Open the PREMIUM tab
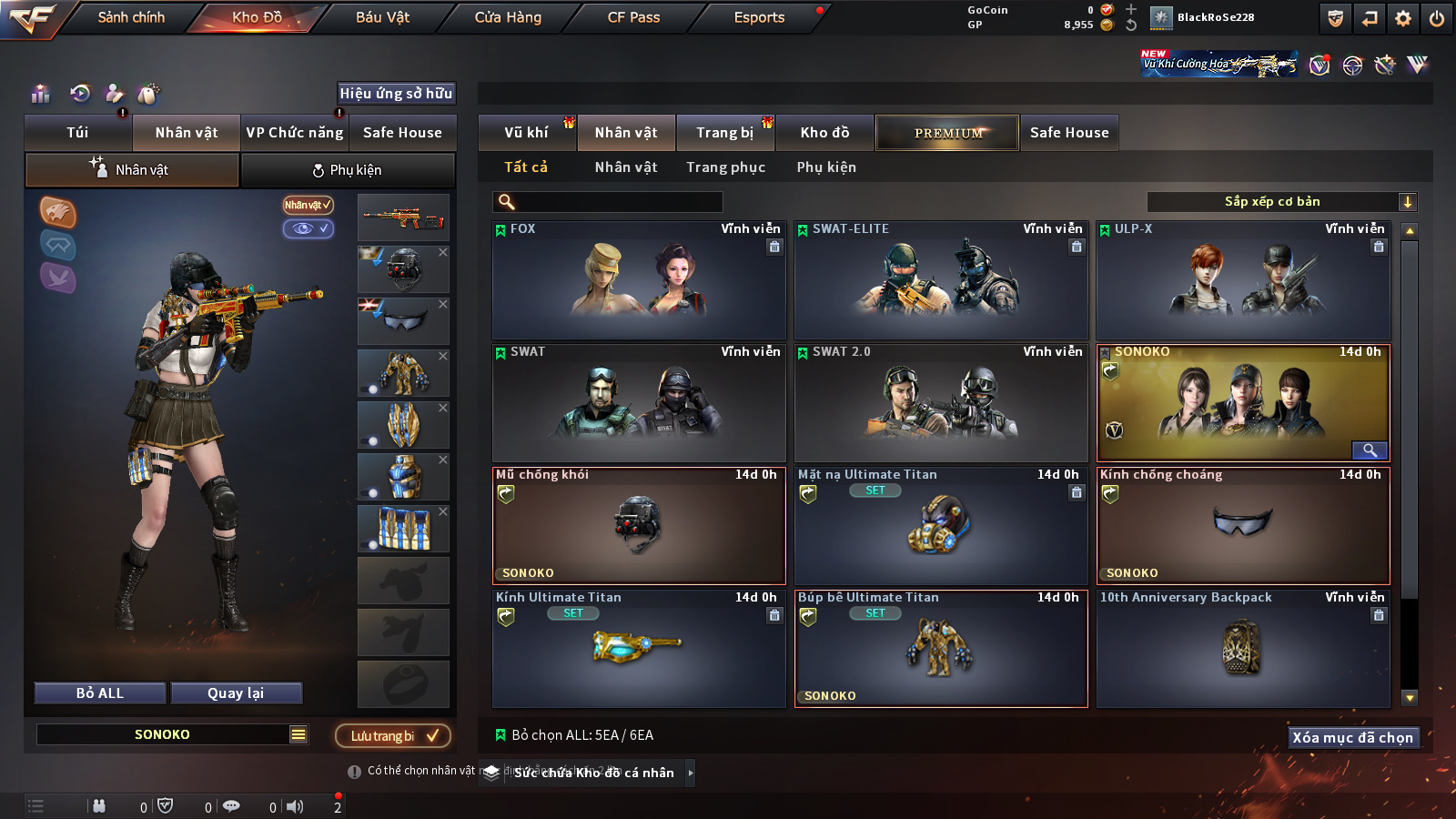This screenshot has width=1456, height=819. coord(948,133)
